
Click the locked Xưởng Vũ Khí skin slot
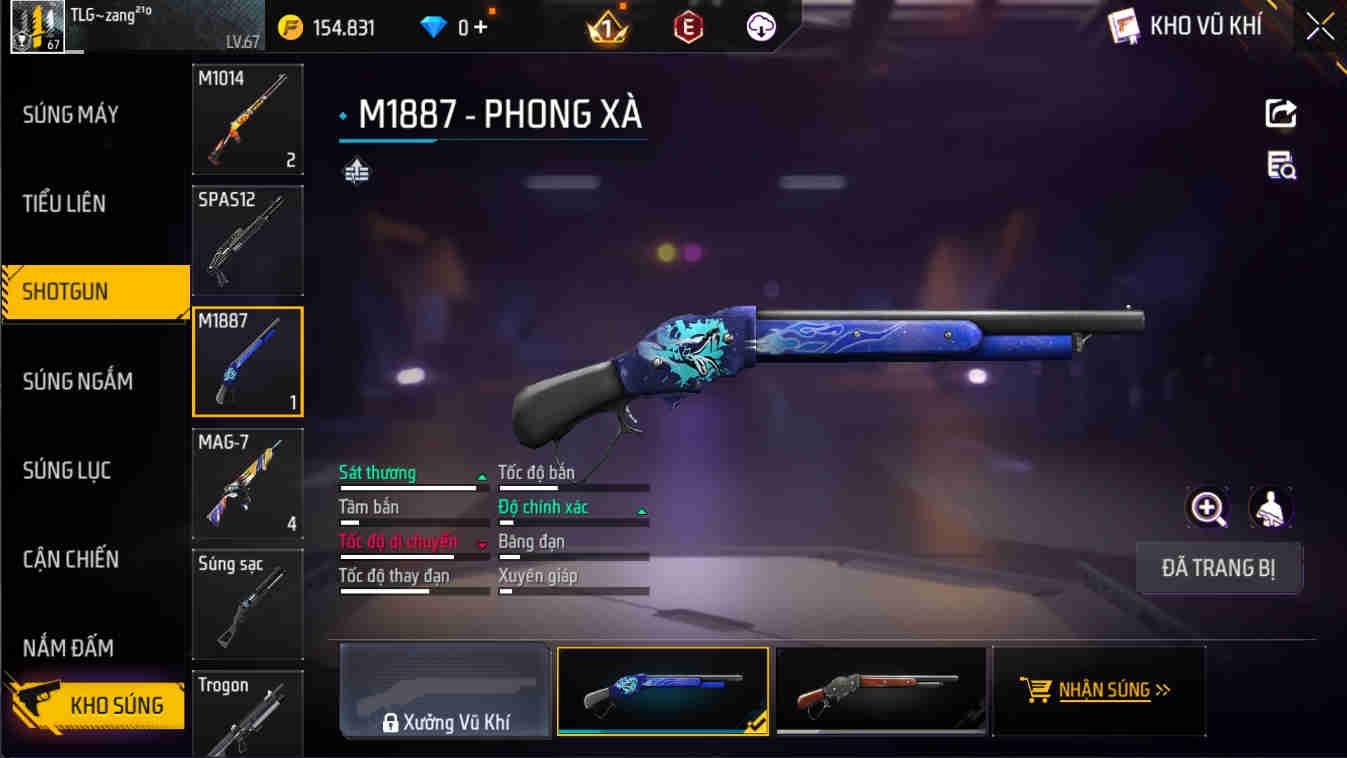tap(445, 689)
